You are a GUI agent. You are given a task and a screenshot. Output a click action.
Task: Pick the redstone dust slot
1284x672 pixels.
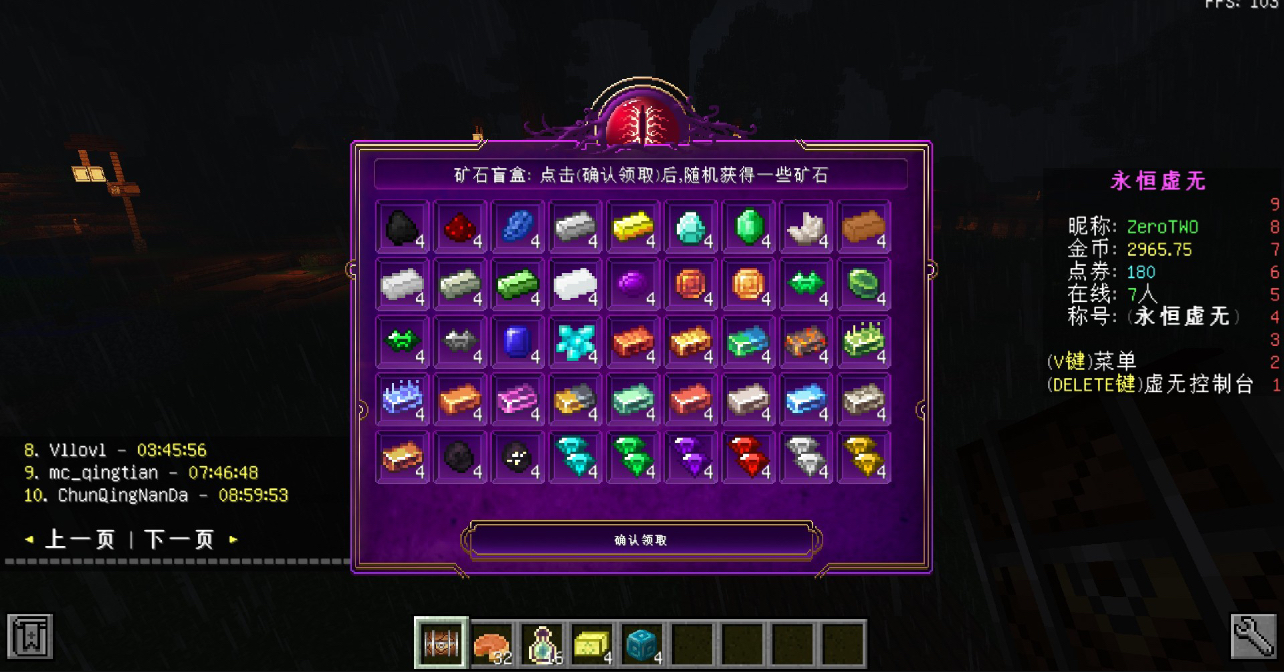point(461,227)
